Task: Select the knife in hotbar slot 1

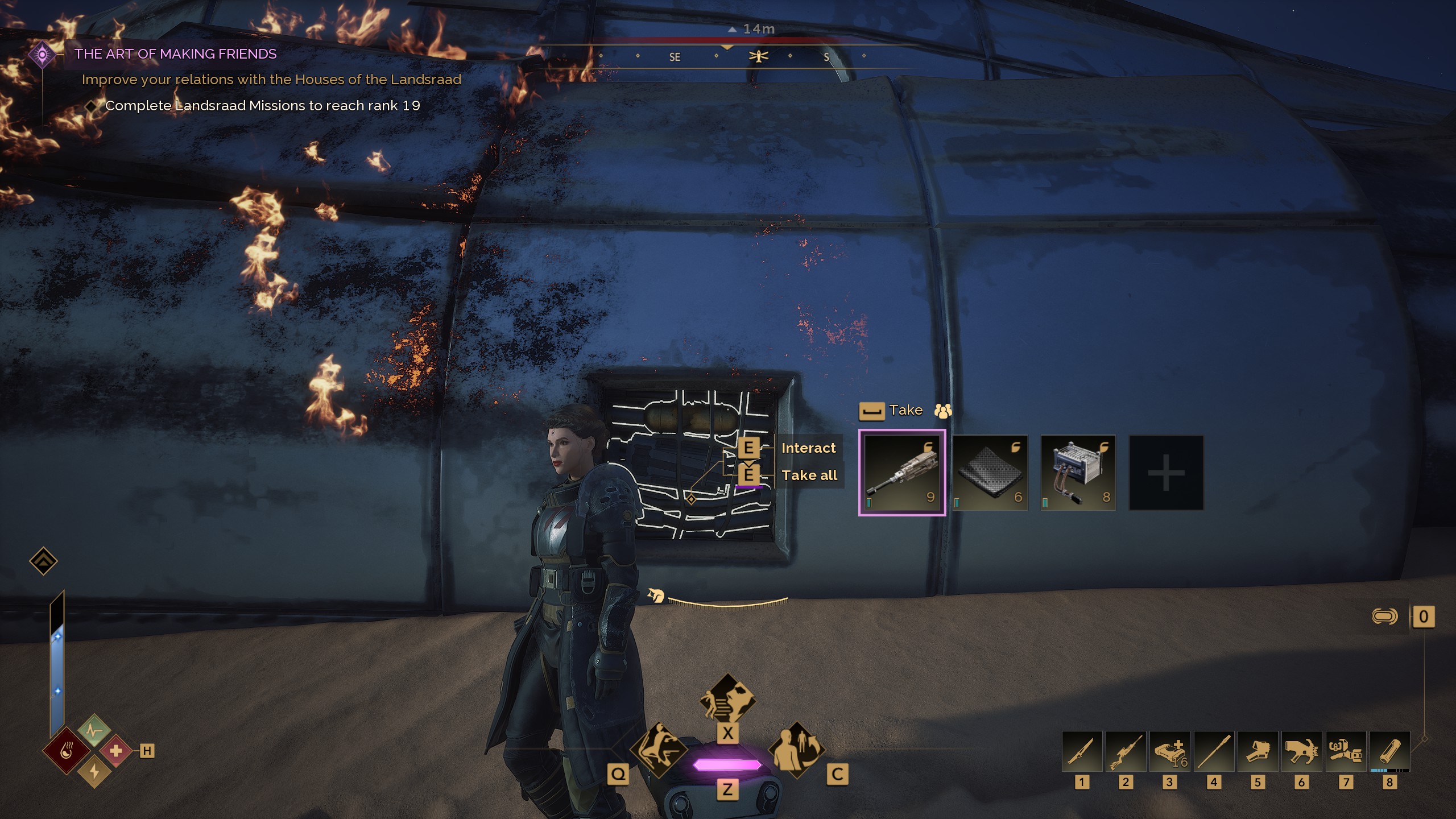Action: point(1082,751)
